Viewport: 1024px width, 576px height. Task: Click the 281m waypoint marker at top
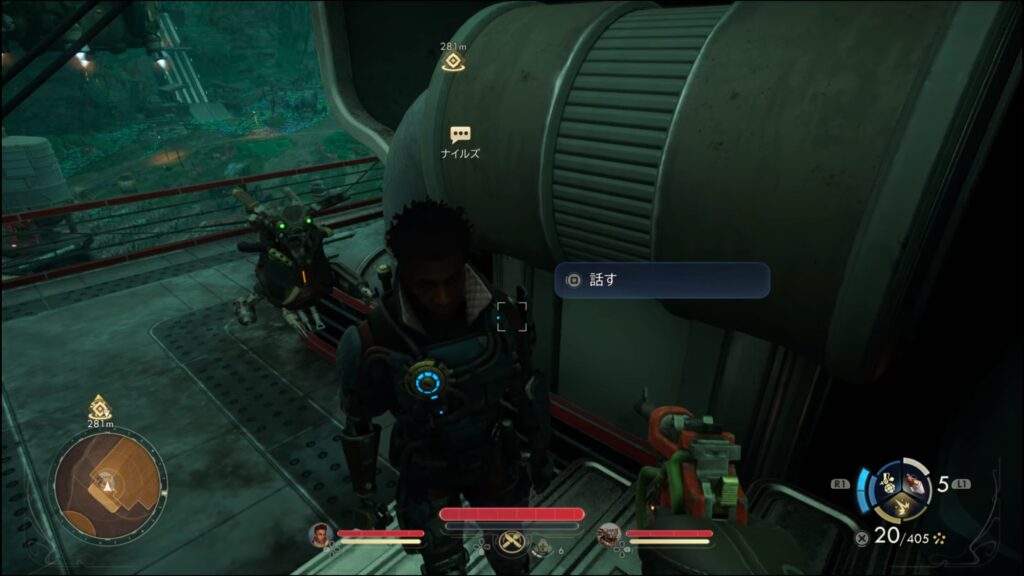[x=453, y=60]
